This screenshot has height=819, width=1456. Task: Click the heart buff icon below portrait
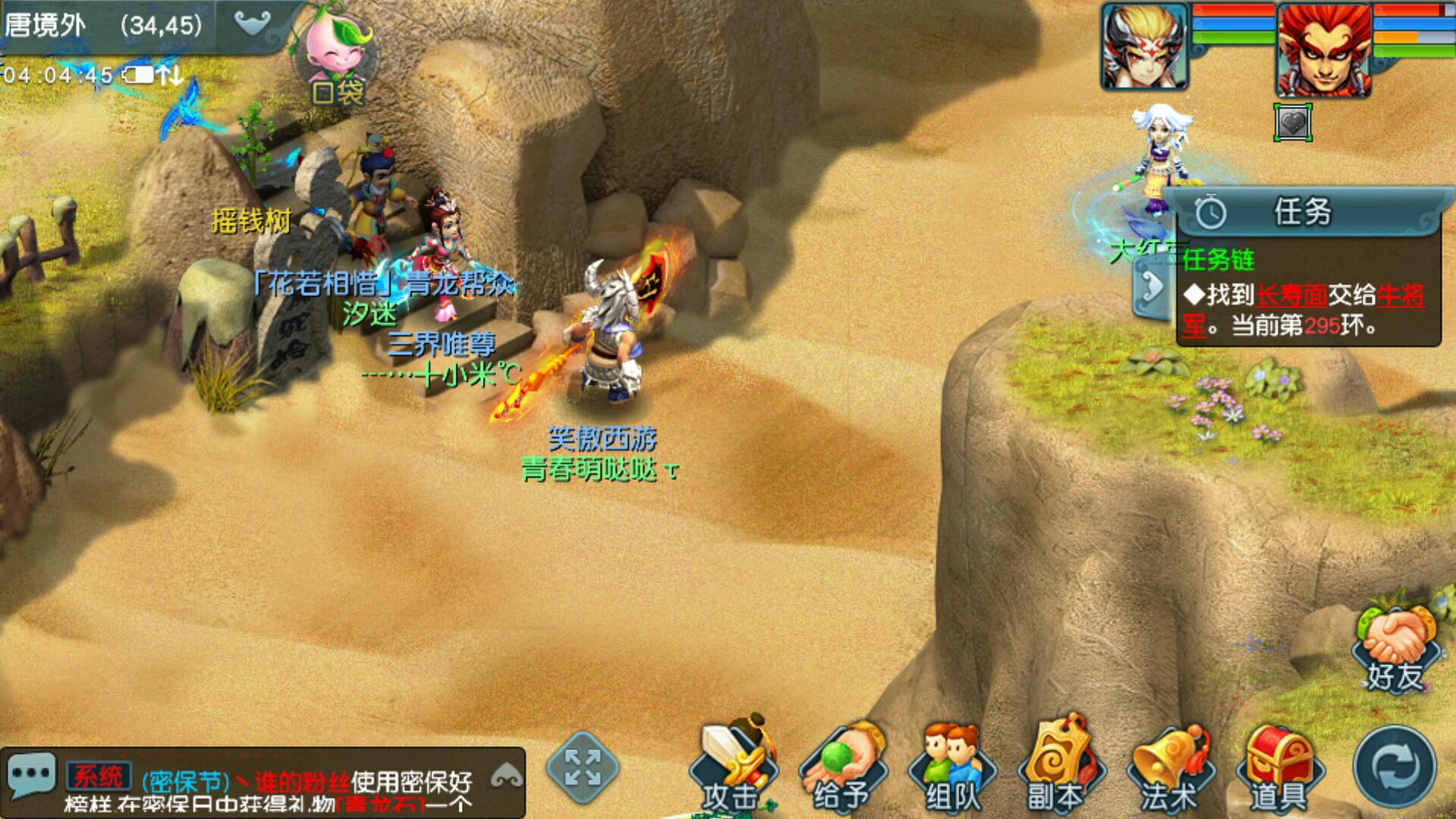[x=1293, y=123]
